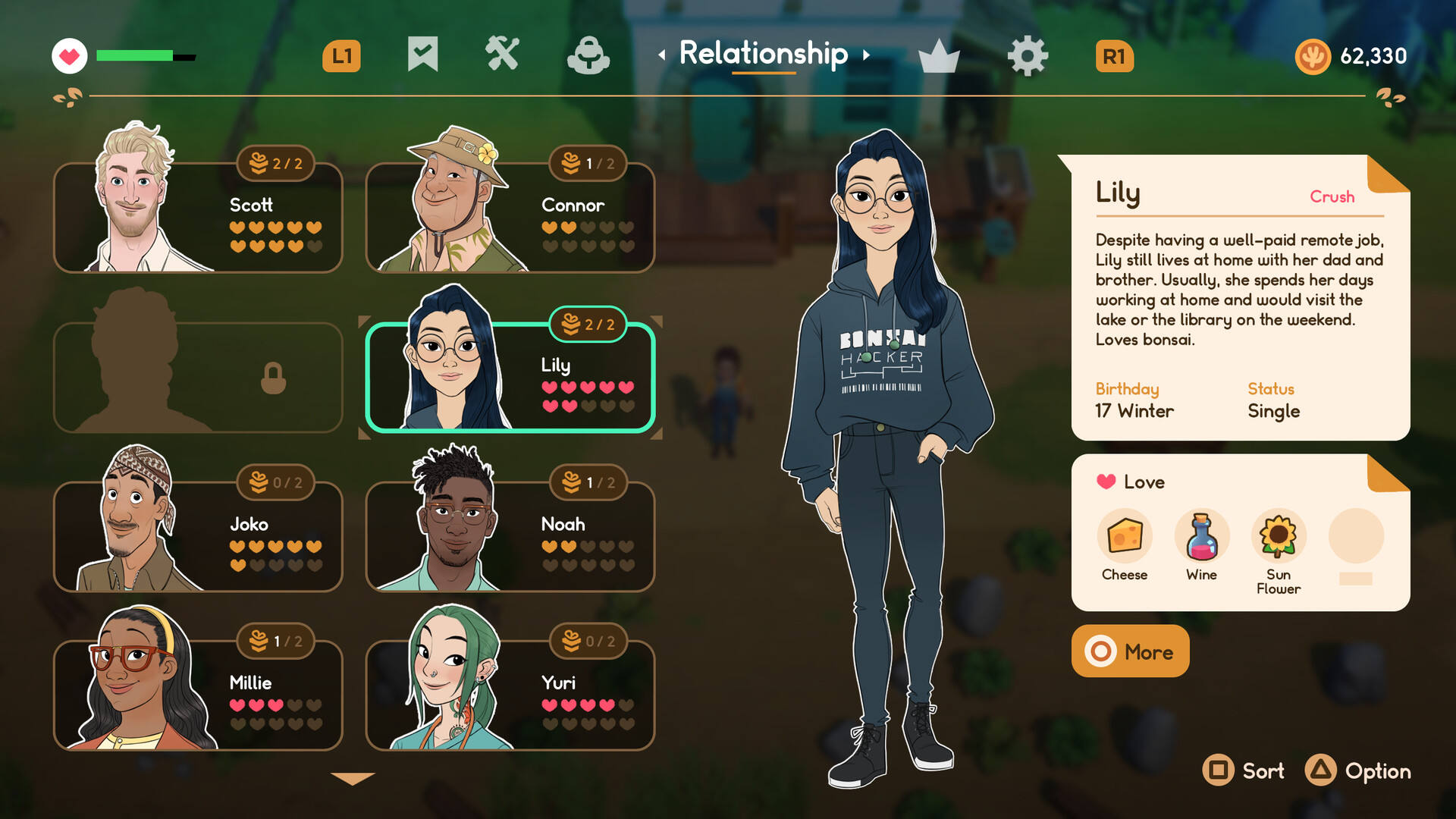This screenshot has width=1456, height=819.
Task: Switch to the potted plant tab
Action: click(588, 55)
